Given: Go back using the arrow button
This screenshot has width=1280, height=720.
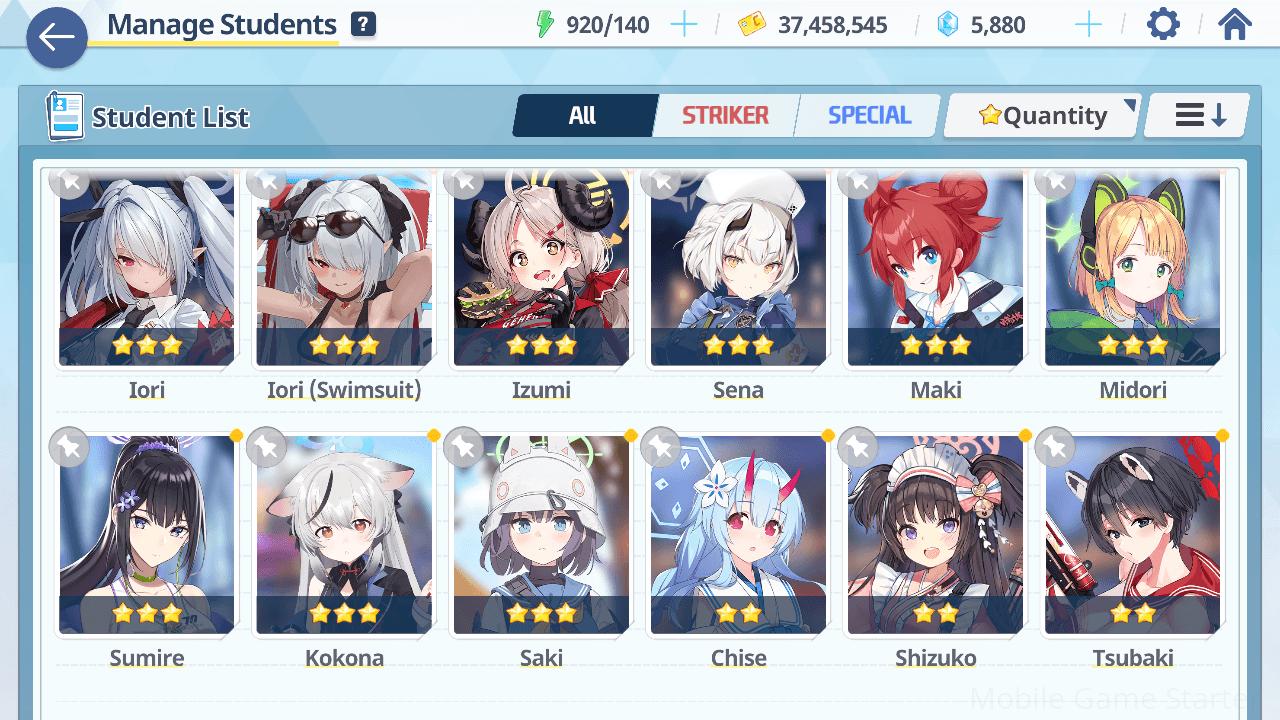Looking at the screenshot, I should (57, 38).
